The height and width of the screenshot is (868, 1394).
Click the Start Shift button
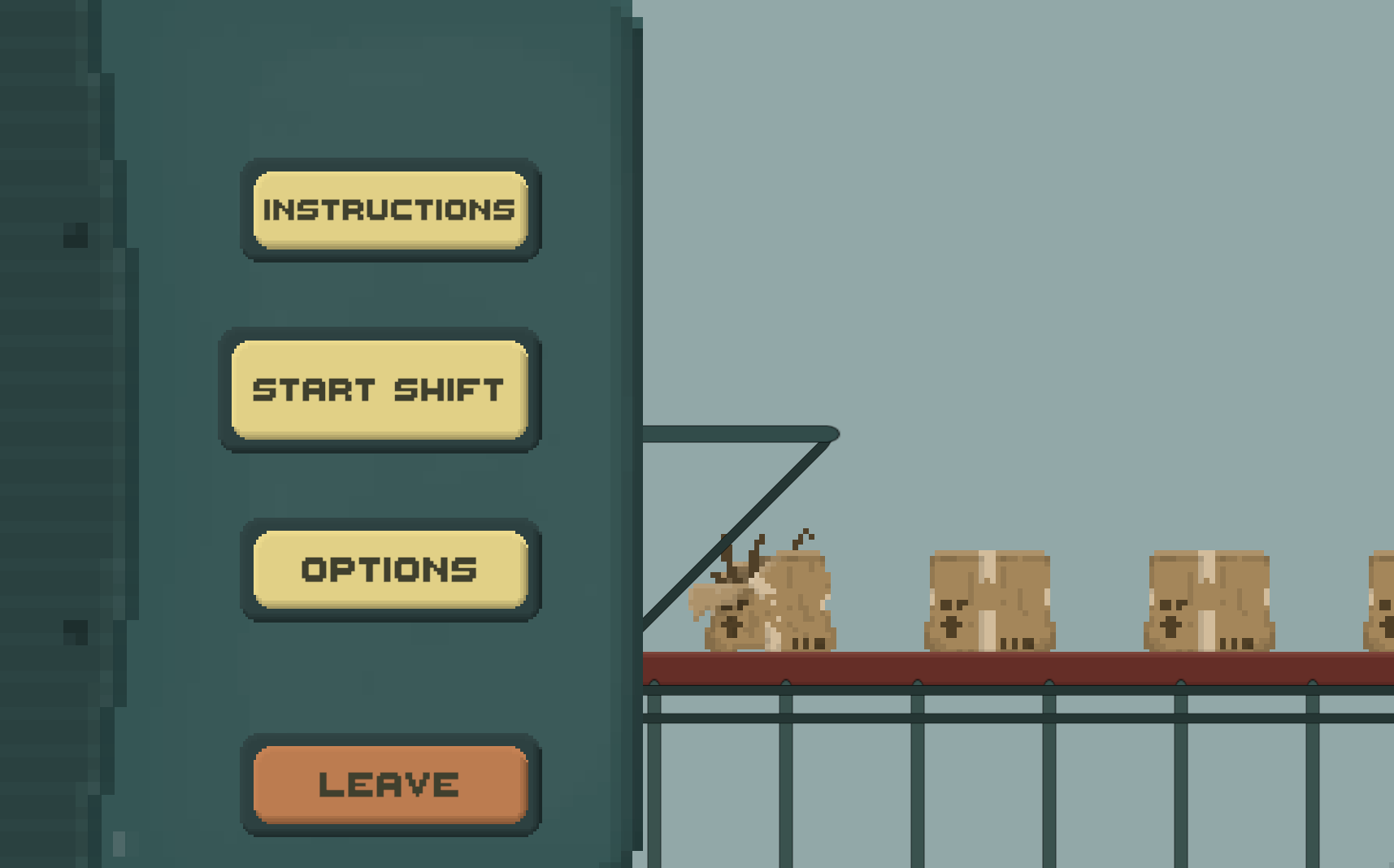[x=379, y=389]
